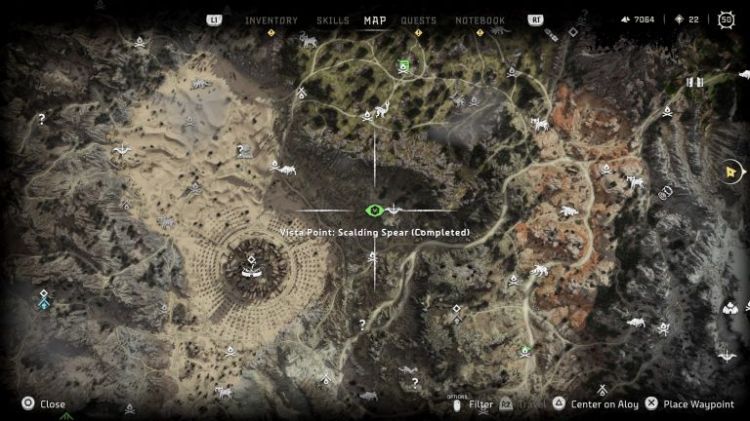Go to the Quests tab

click(x=418, y=20)
